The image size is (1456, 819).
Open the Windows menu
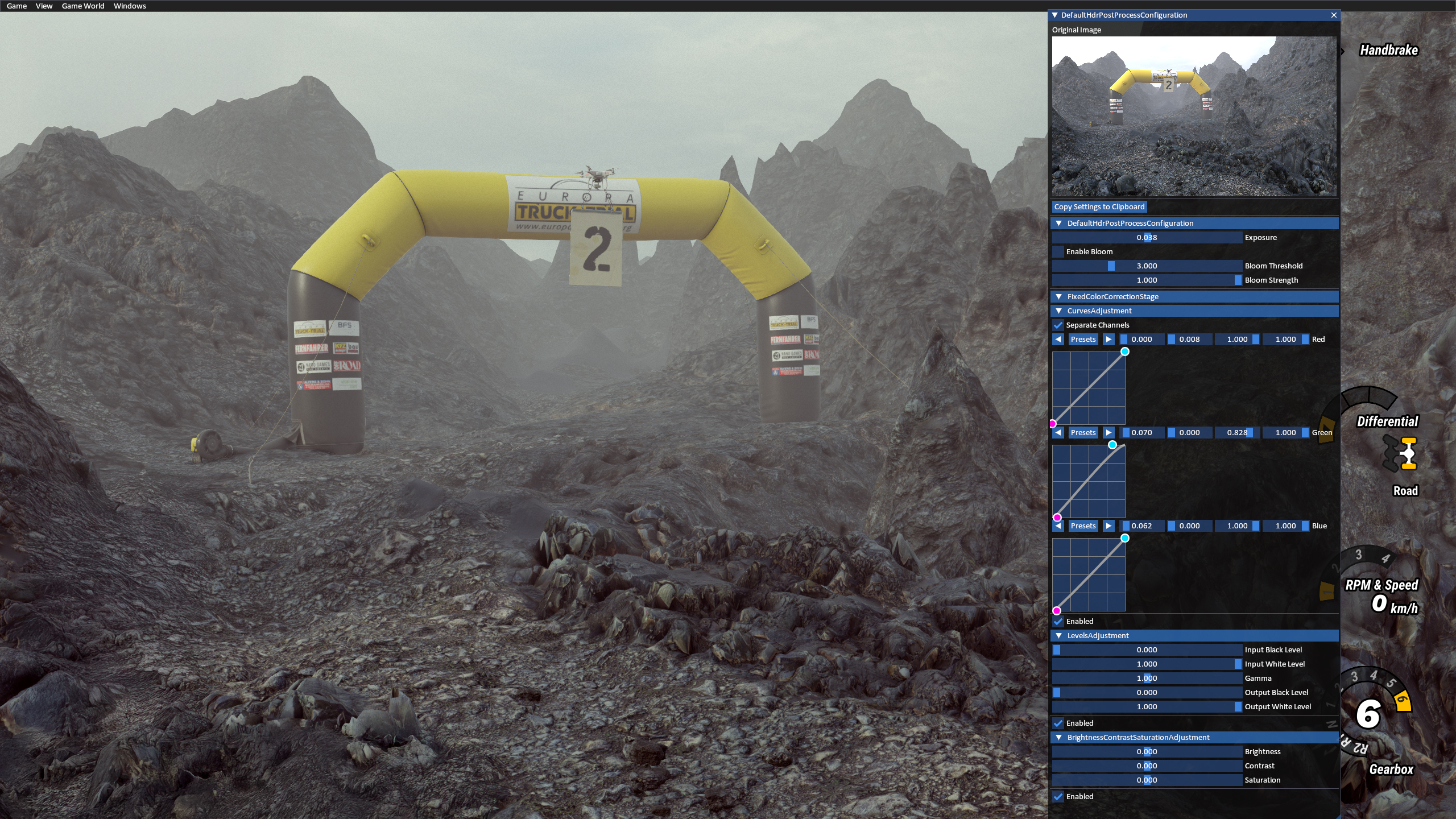129,6
